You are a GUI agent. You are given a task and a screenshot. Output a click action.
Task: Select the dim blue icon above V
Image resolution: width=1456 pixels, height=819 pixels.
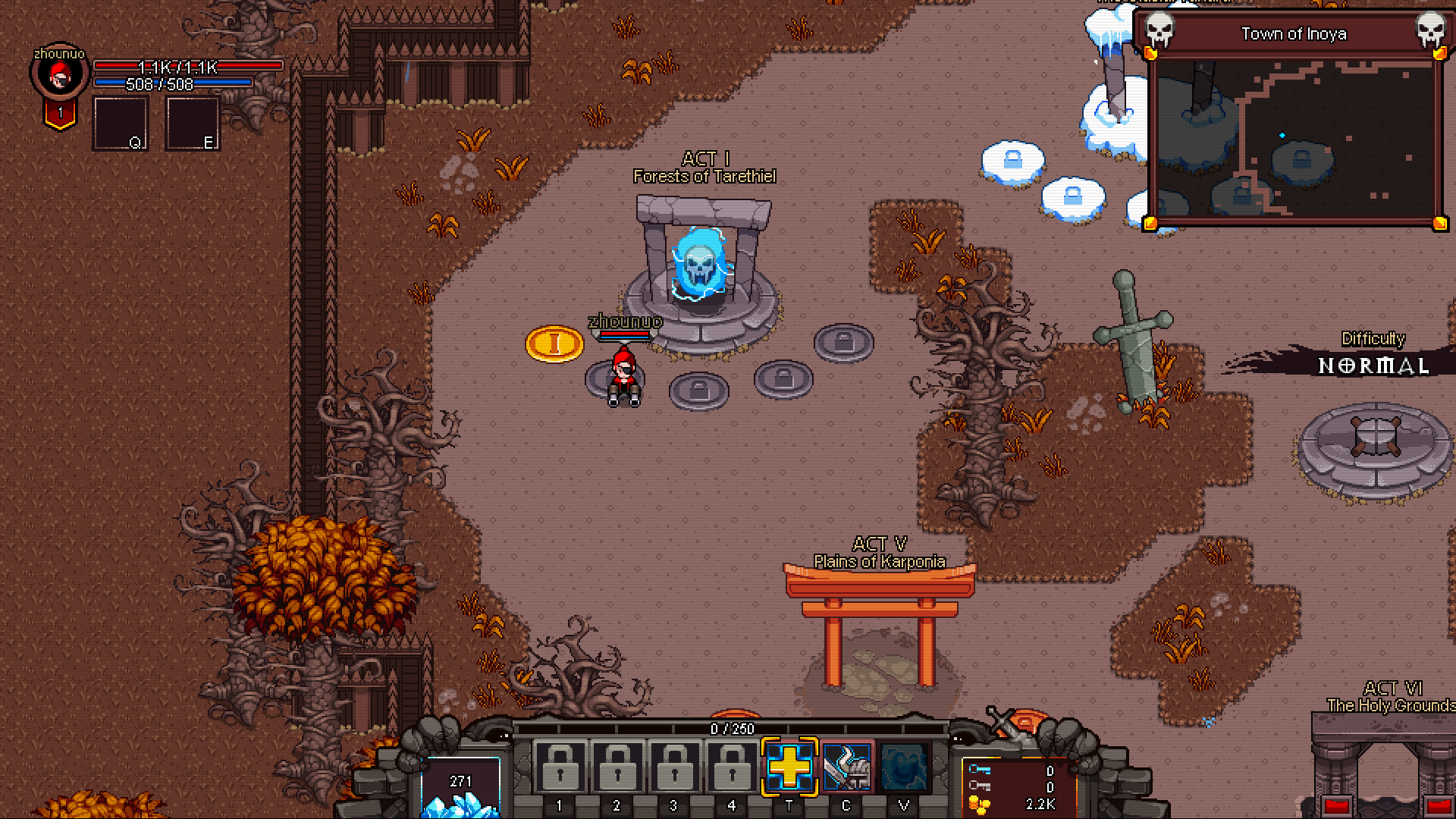[902, 767]
